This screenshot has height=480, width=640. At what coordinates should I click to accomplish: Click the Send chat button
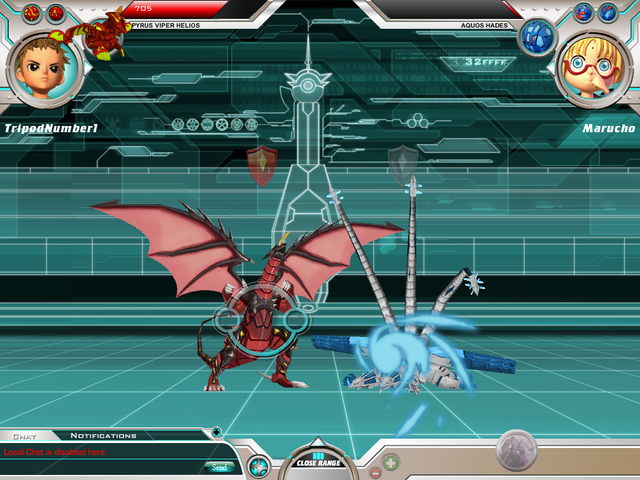(217, 467)
